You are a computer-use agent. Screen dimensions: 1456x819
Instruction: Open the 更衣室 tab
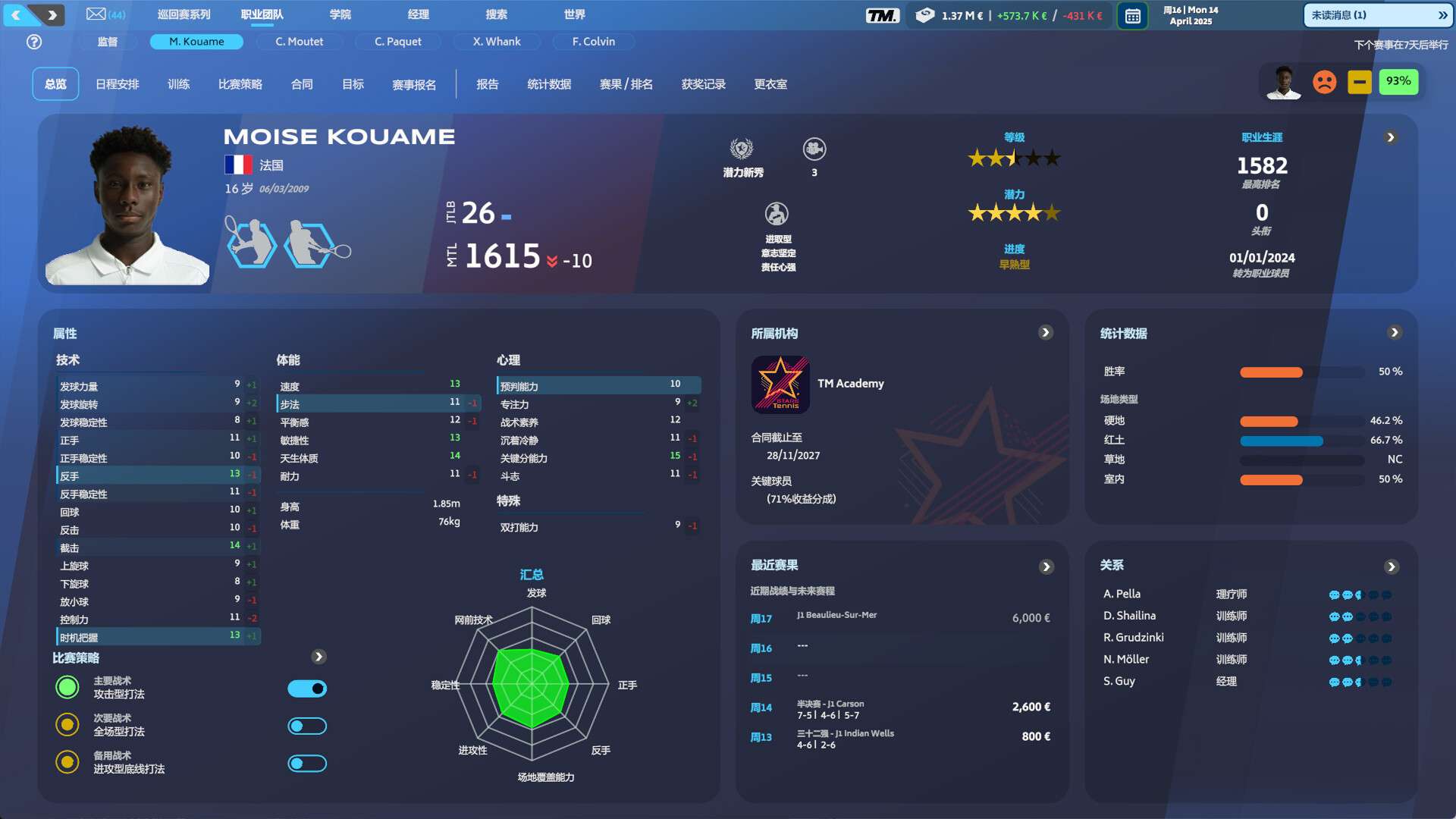tap(770, 84)
